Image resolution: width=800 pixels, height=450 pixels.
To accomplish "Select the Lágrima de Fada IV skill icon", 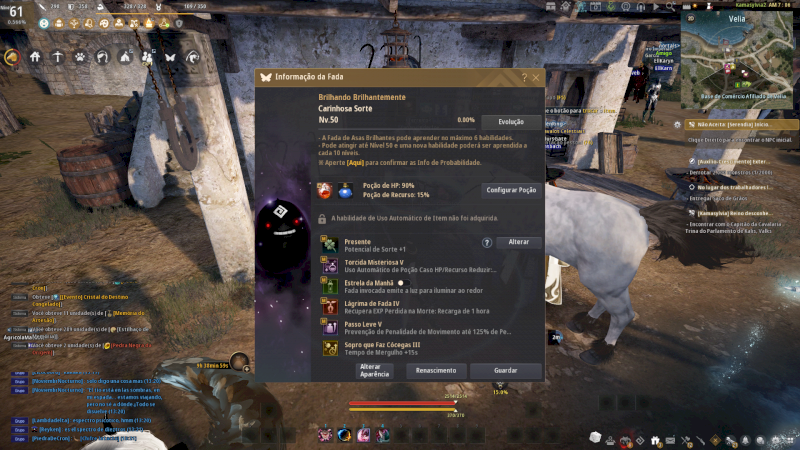I will (329, 306).
